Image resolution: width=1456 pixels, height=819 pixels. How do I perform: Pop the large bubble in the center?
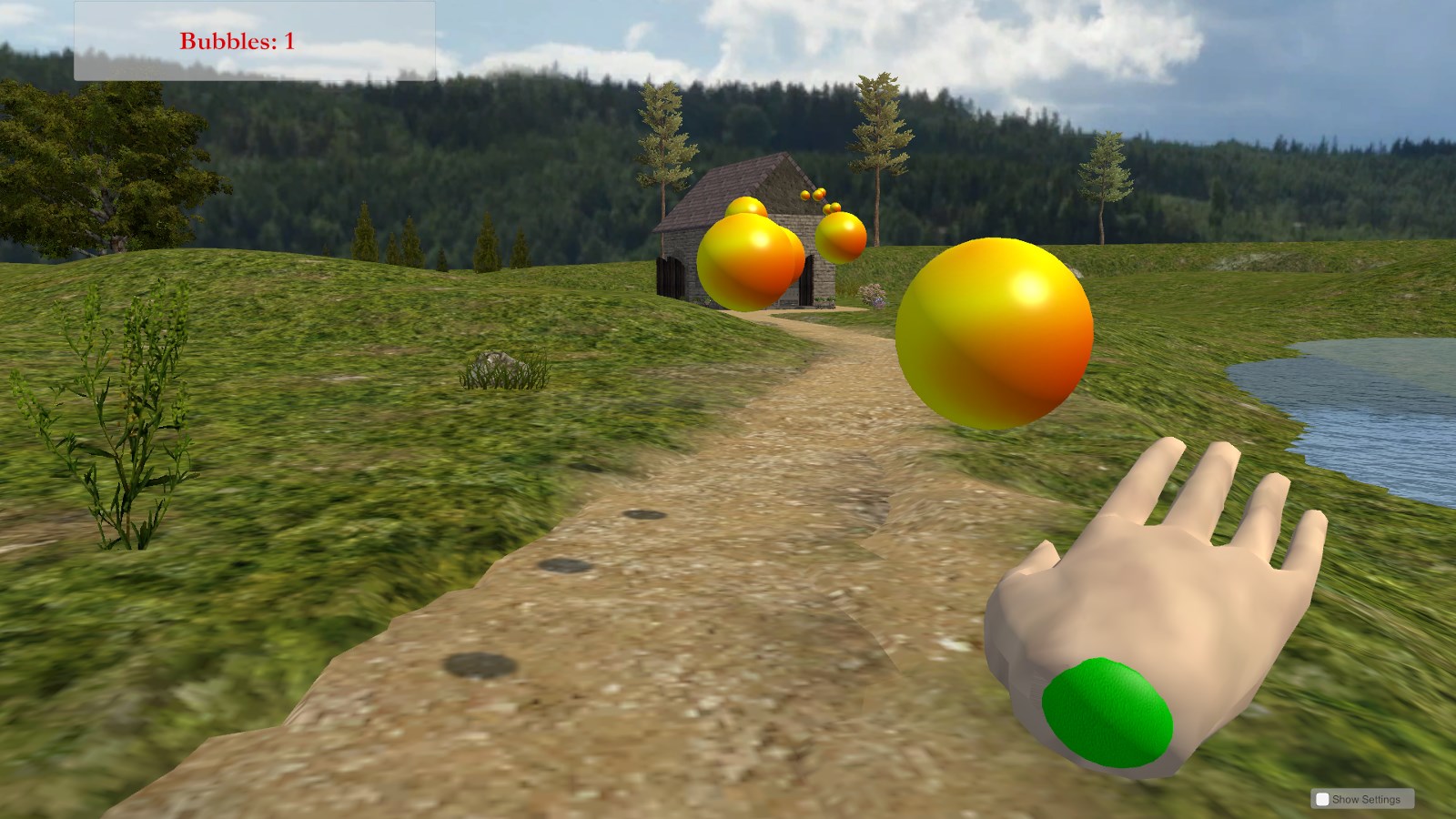pyautogui.click(x=994, y=330)
